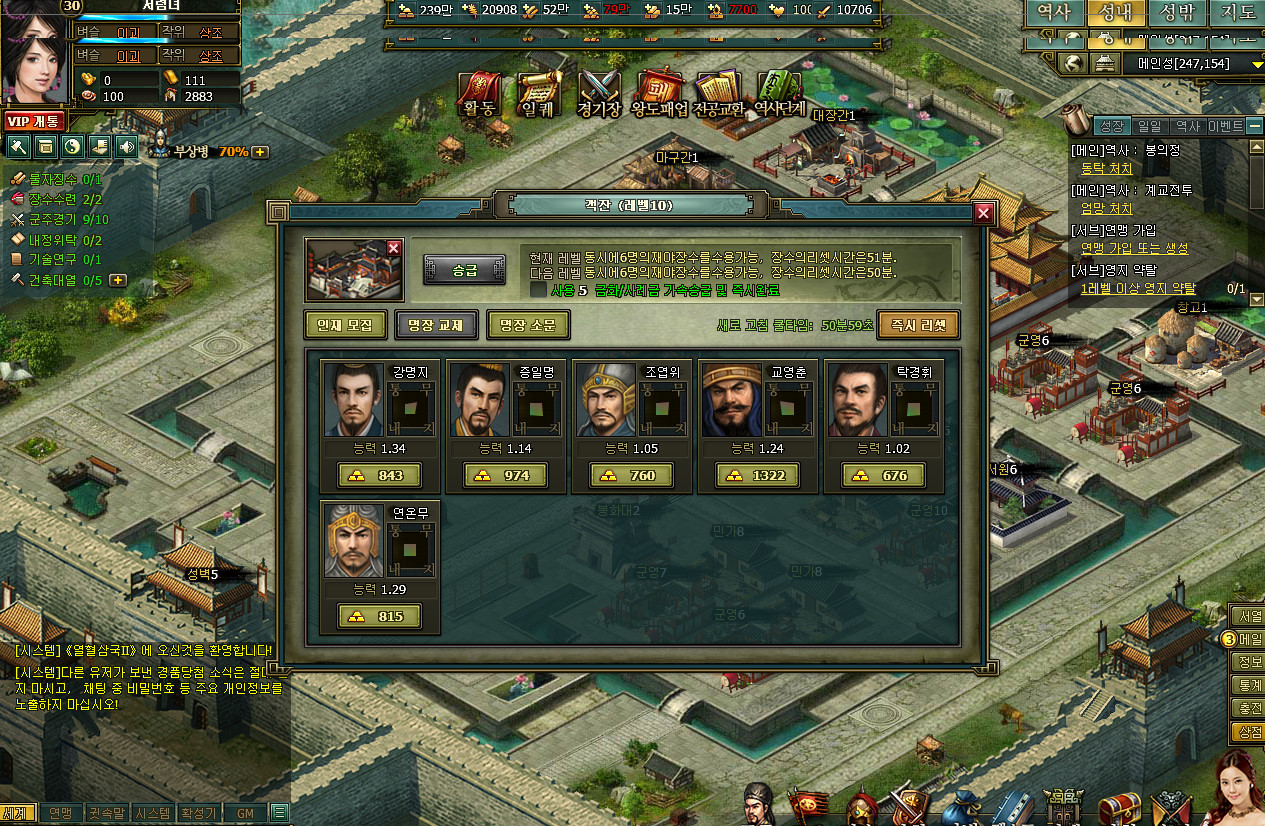Hire general 강명지 for 843 gold
Viewport: 1265px width, 826px height.
point(379,475)
